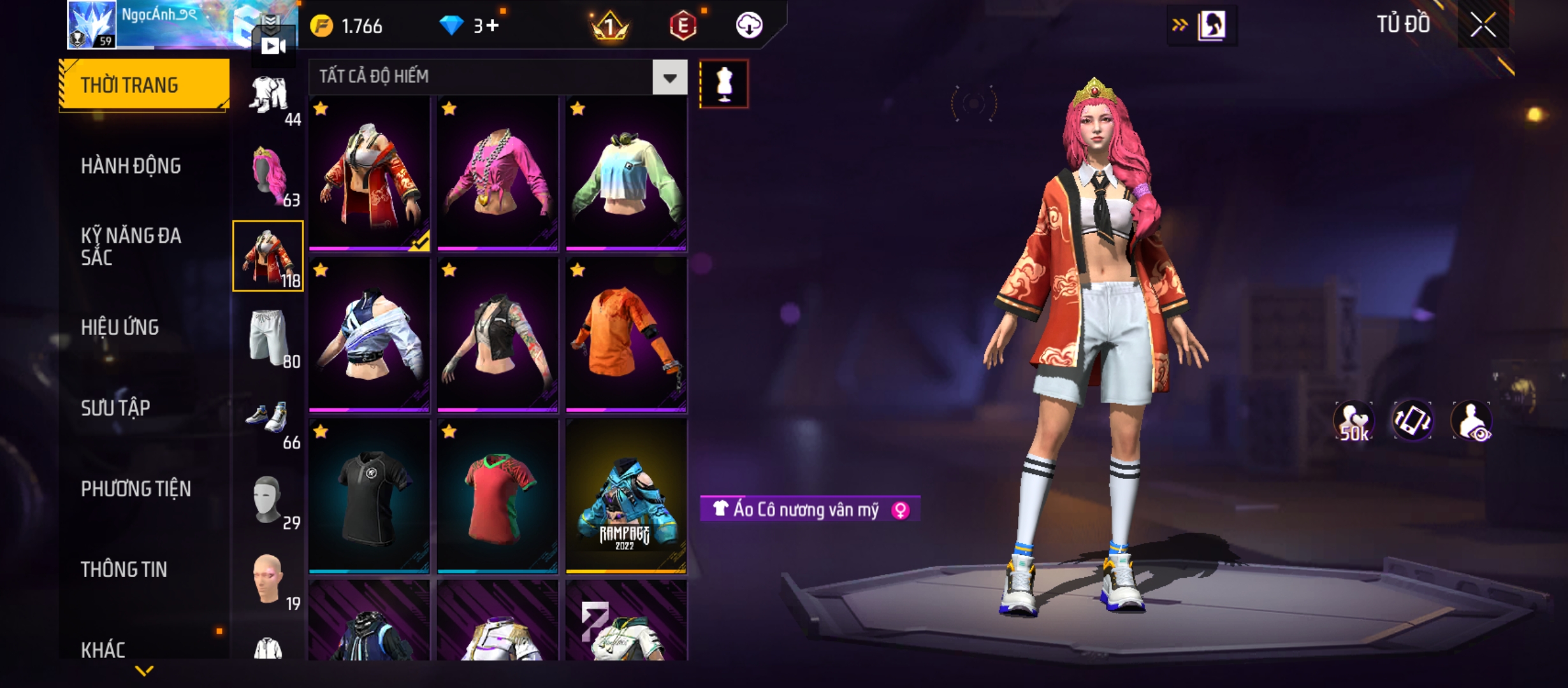Close the wardrobe with the X button
Screen dimensions: 1568x688
tap(1483, 26)
